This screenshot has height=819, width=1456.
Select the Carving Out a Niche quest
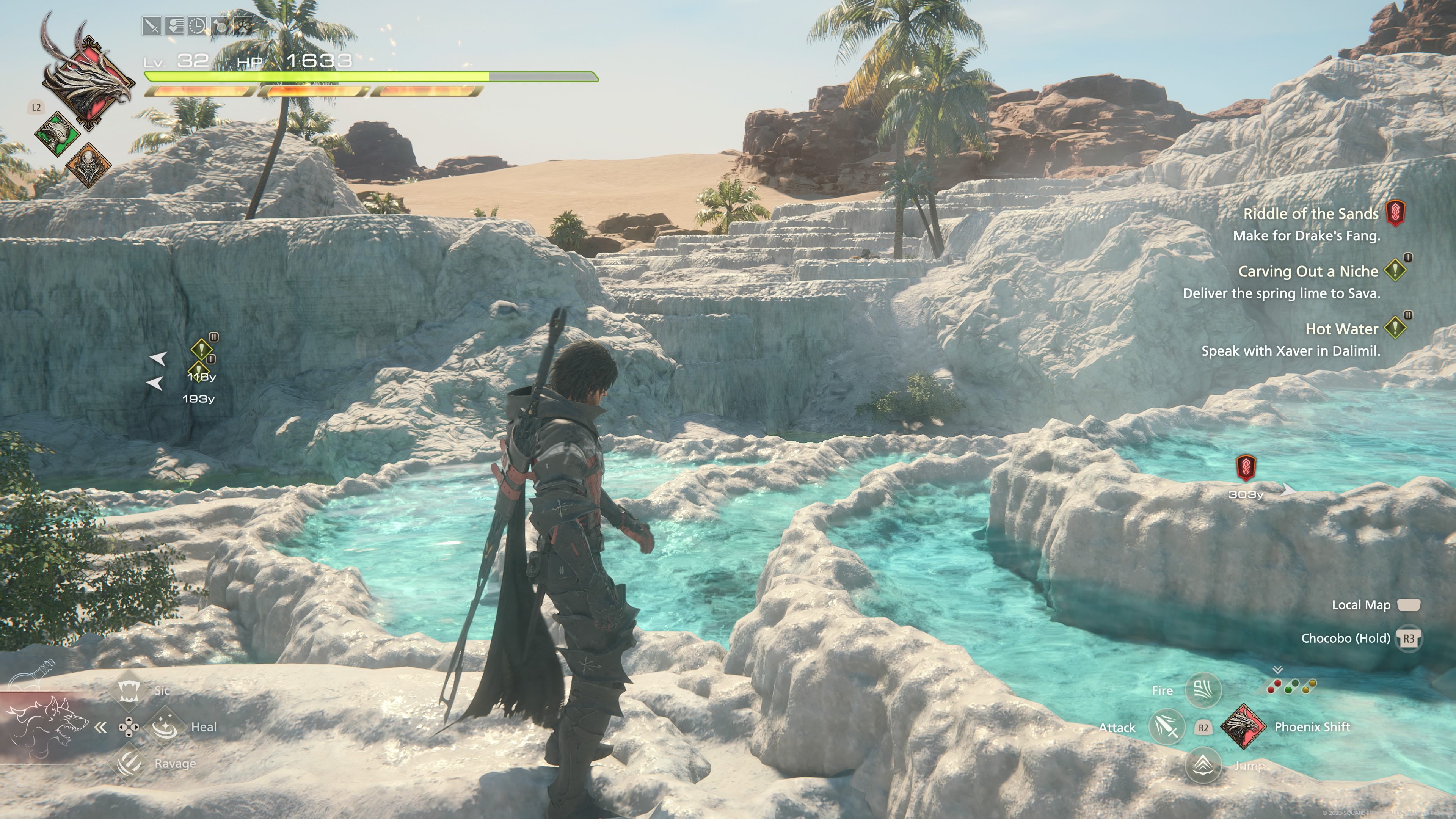1308,271
